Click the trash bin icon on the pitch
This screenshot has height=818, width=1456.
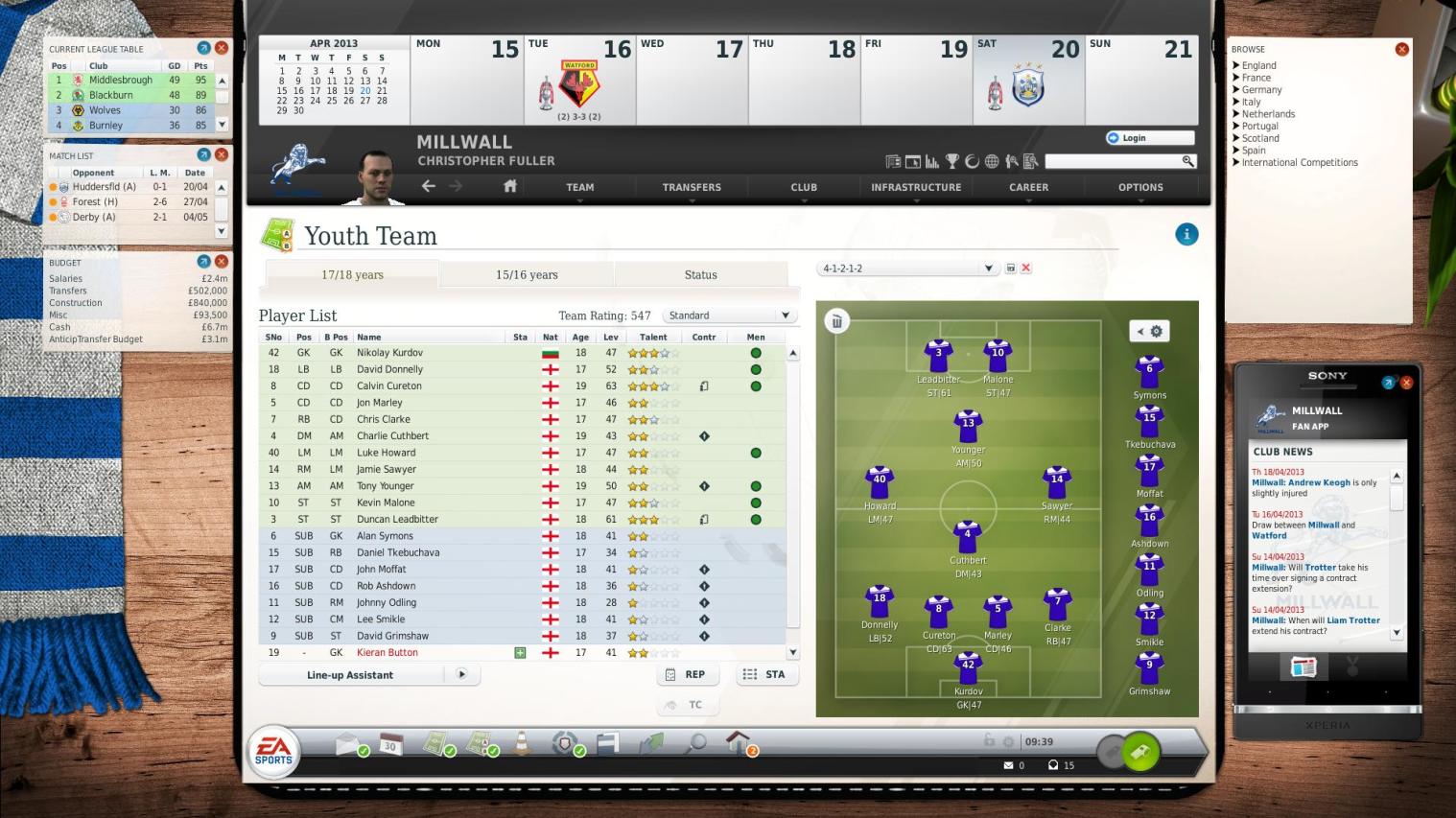pos(836,321)
